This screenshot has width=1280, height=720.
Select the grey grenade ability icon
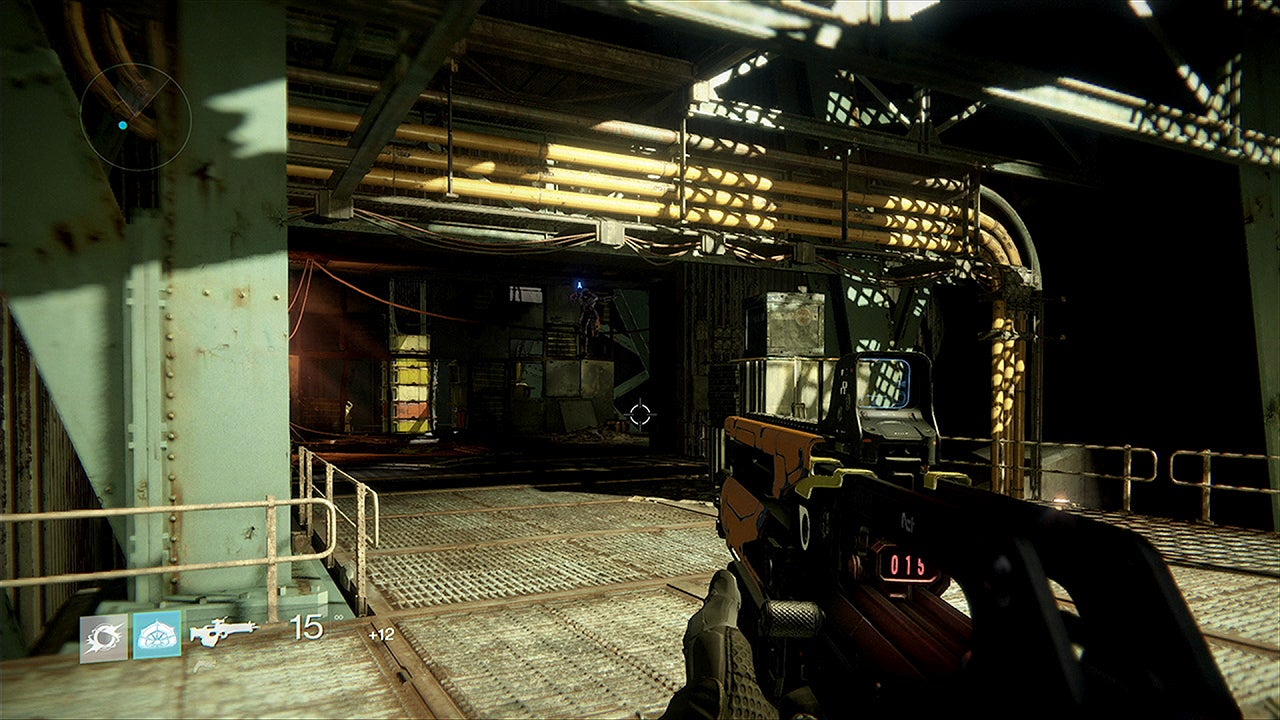(x=104, y=638)
